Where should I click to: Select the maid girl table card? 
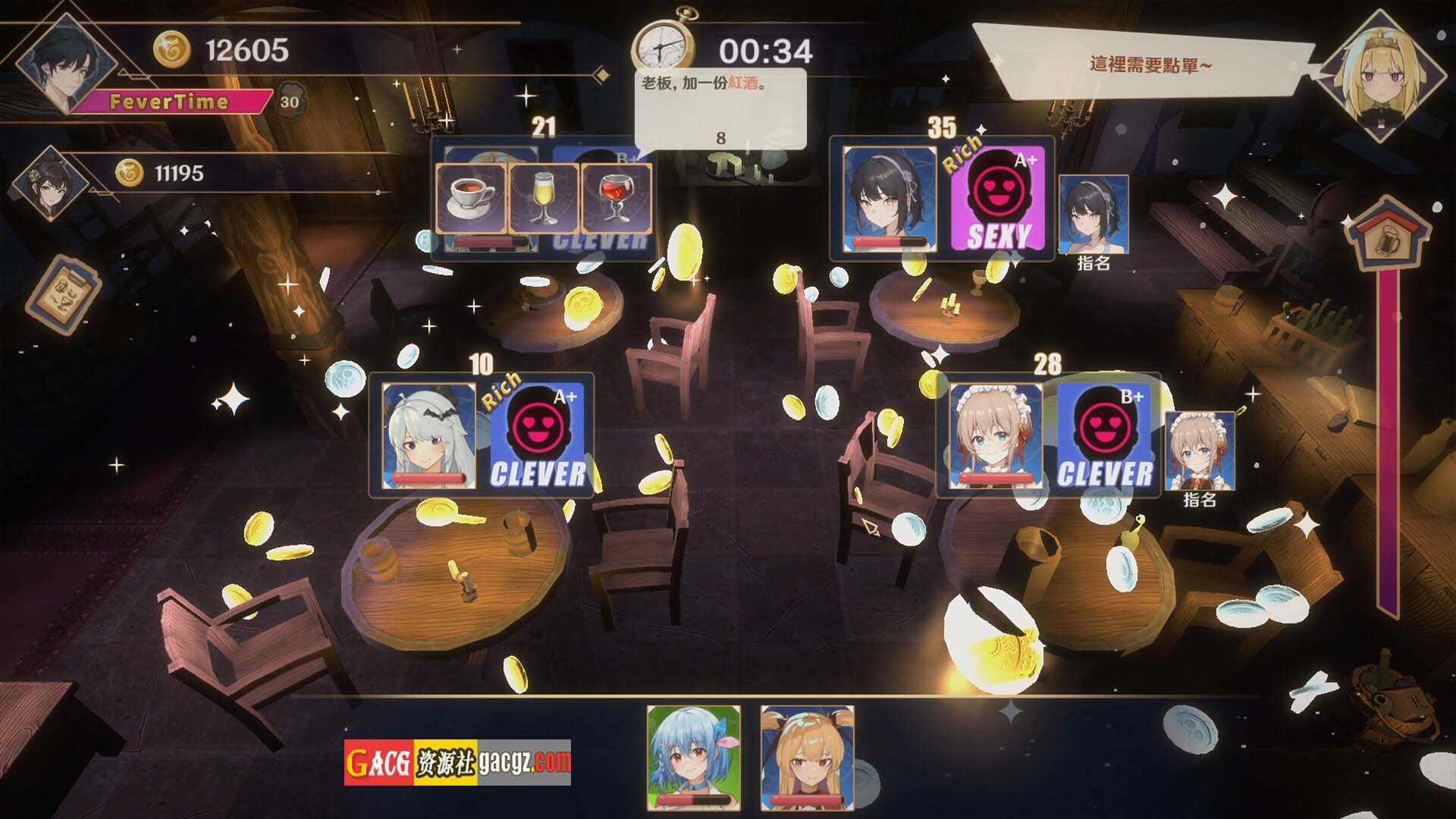tap(996, 435)
